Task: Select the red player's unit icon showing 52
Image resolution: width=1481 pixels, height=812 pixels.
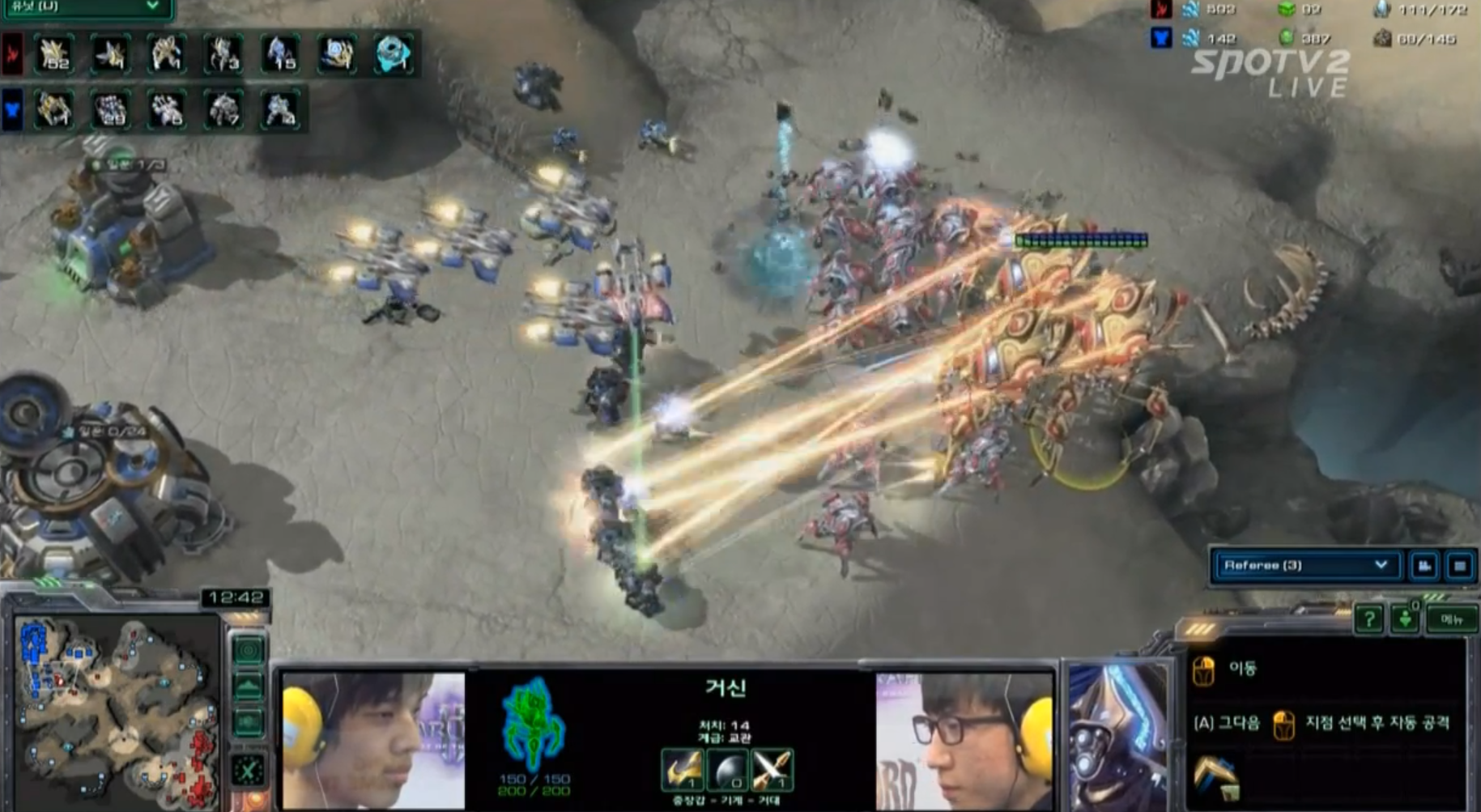Action: tap(54, 54)
